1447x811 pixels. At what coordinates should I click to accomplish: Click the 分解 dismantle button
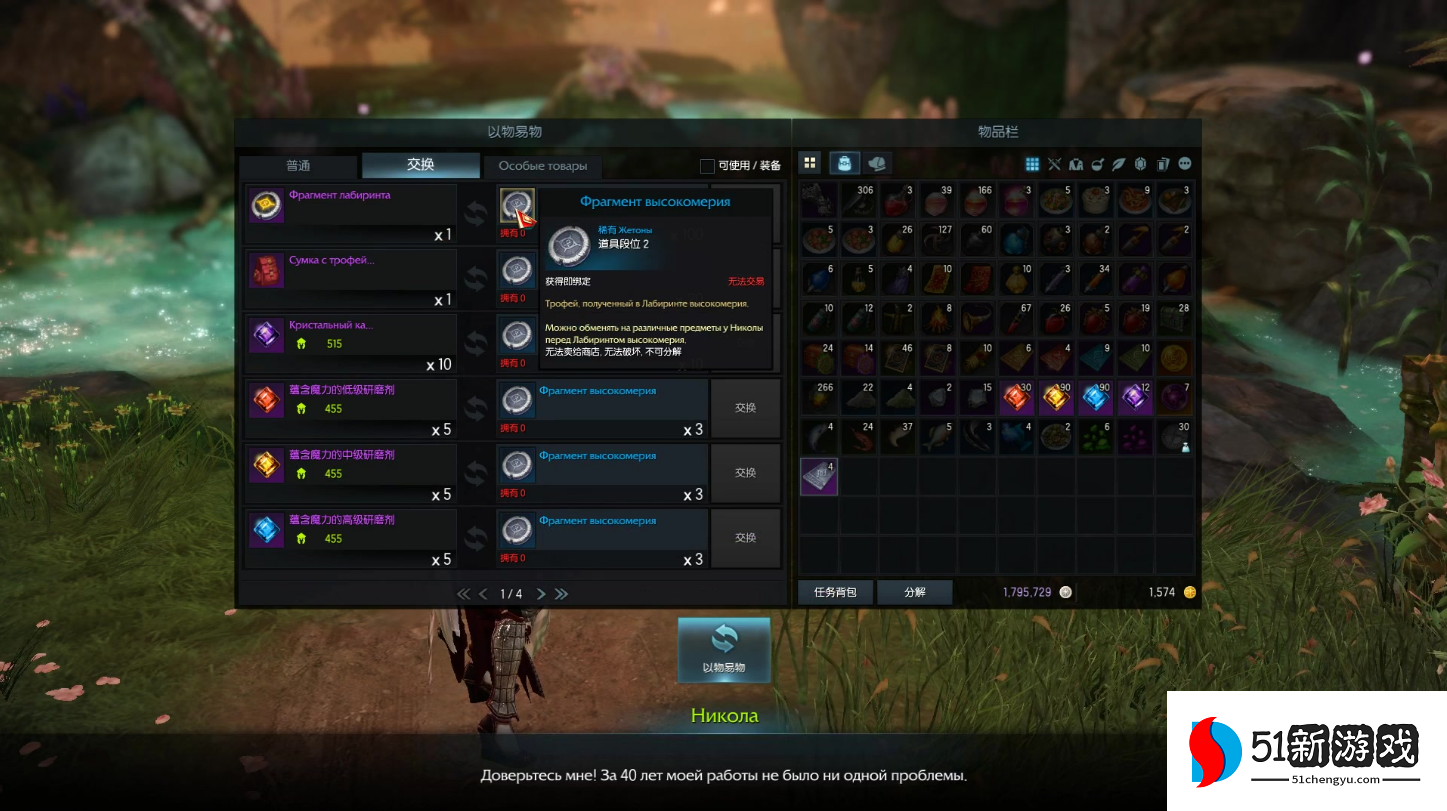[915, 592]
